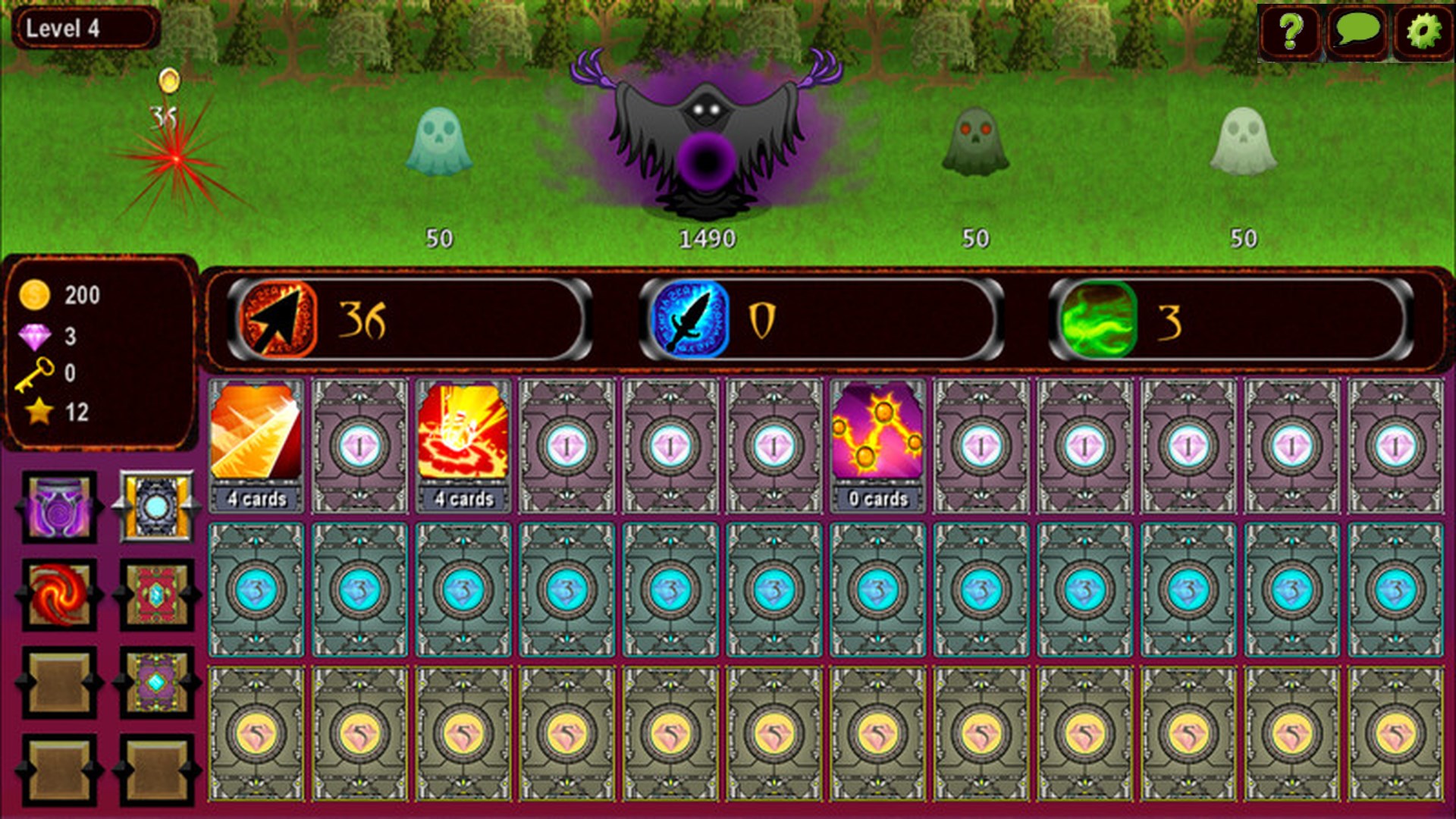Flip the revealed orange beam card labeled 4 cards
Viewport: 1456px width, 819px height.
point(255,440)
